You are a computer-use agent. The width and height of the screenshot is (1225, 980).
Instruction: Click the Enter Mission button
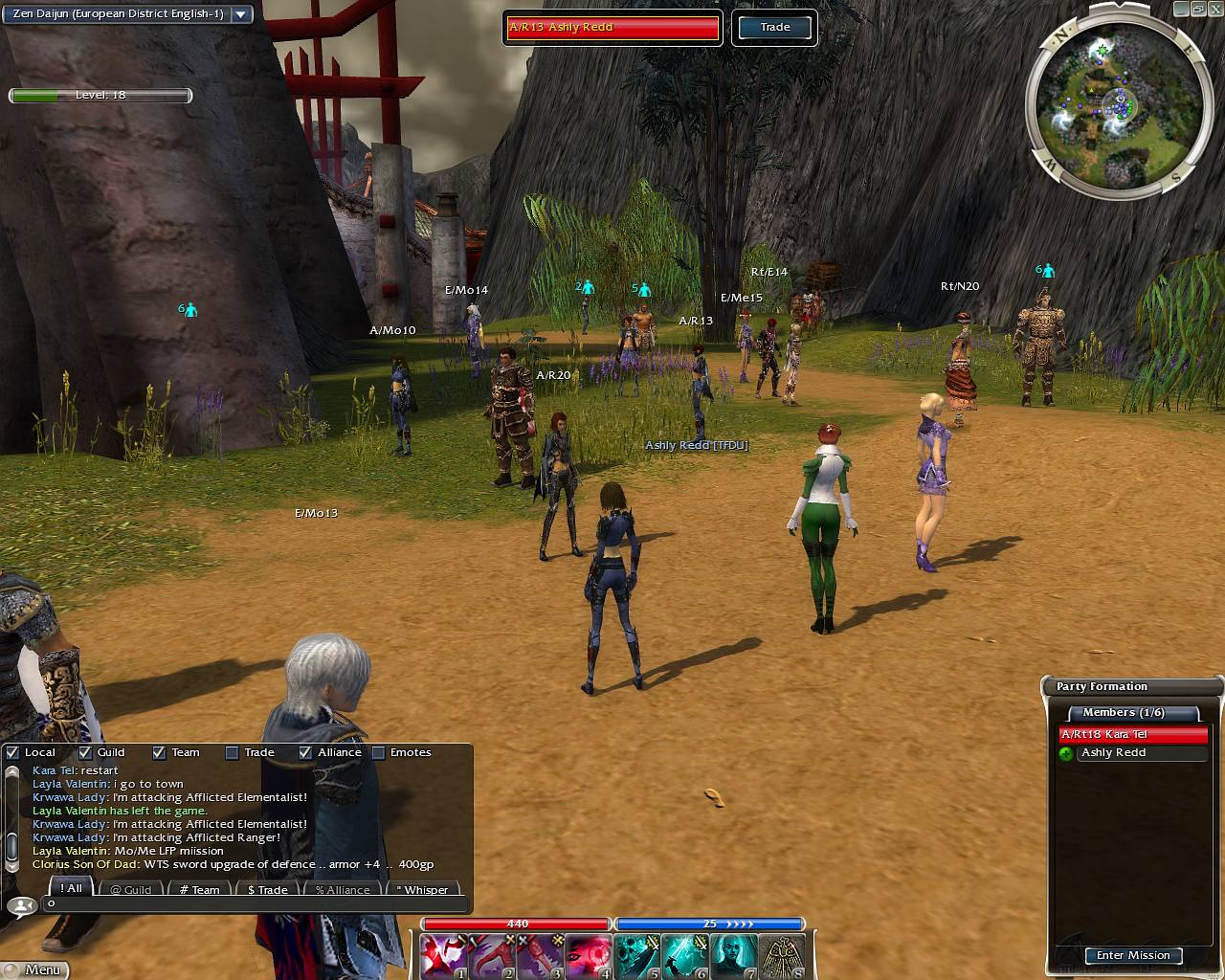click(x=1133, y=955)
